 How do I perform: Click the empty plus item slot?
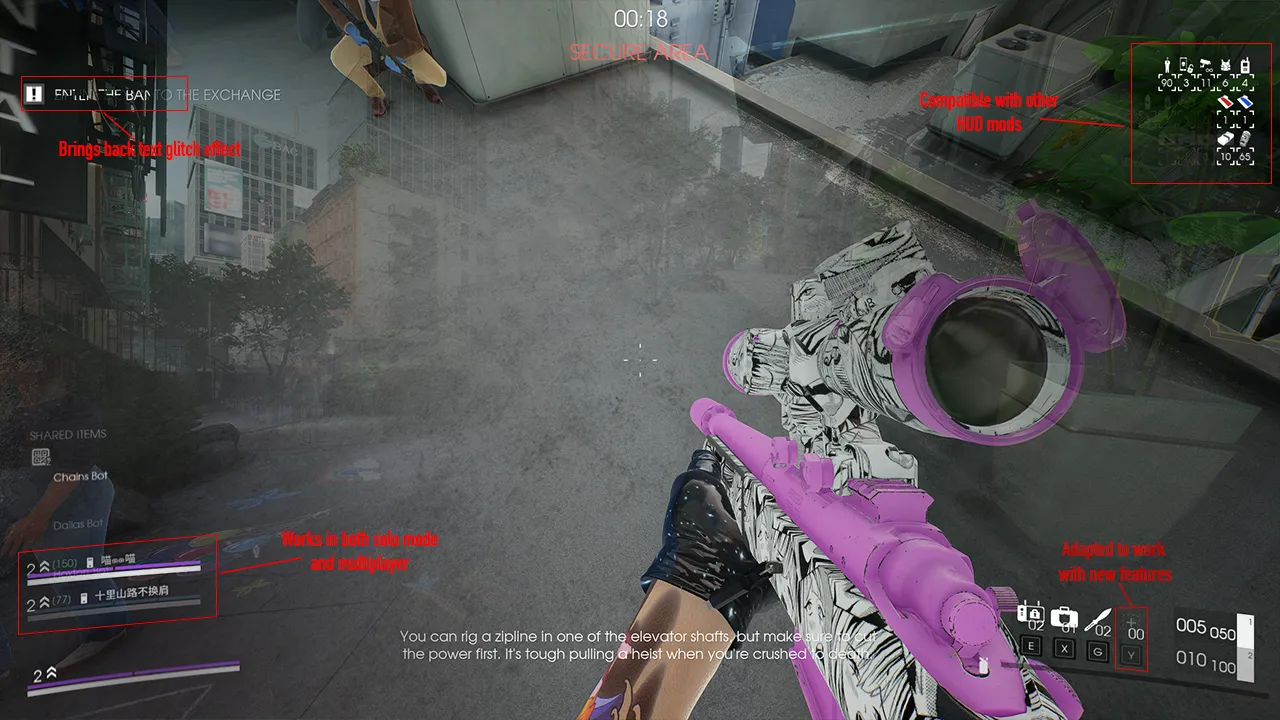point(1133,622)
